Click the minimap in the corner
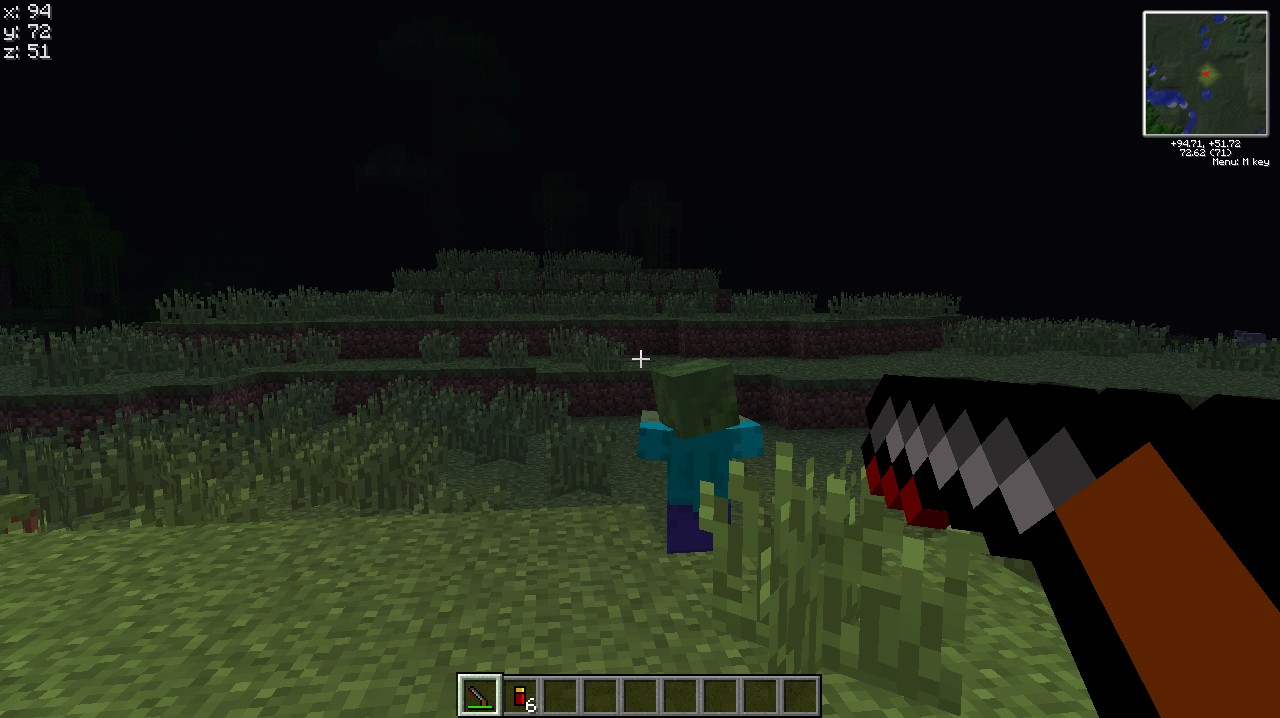This screenshot has height=718, width=1280. 1205,73
